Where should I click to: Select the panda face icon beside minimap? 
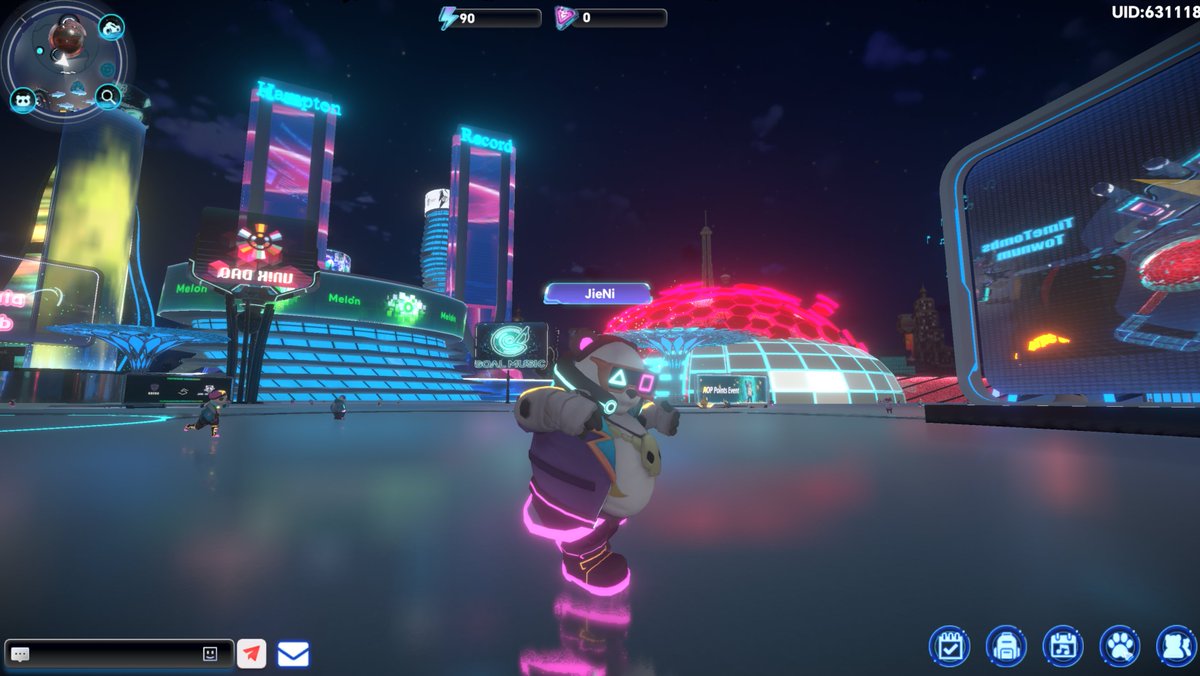(x=23, y=99)
